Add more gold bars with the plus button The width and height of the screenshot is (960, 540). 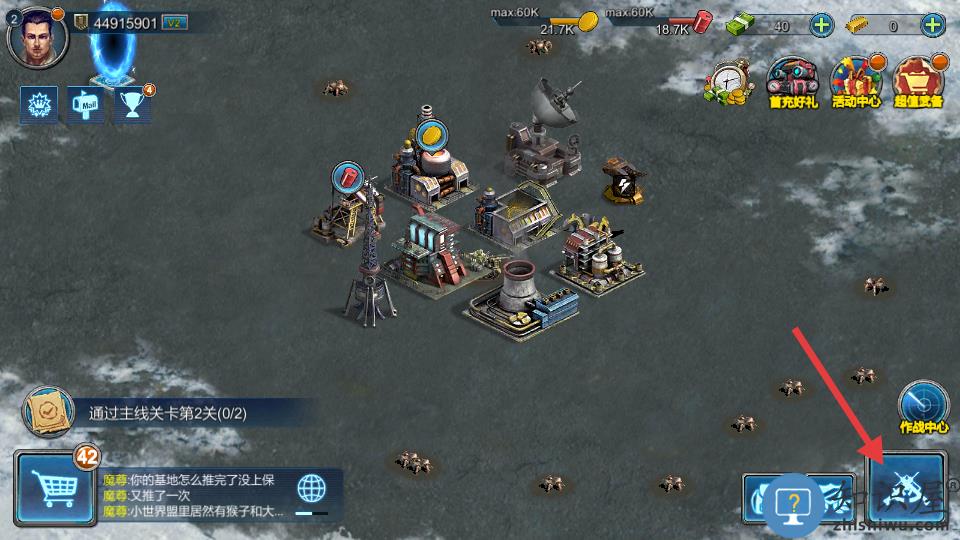(x=933, y=26)
